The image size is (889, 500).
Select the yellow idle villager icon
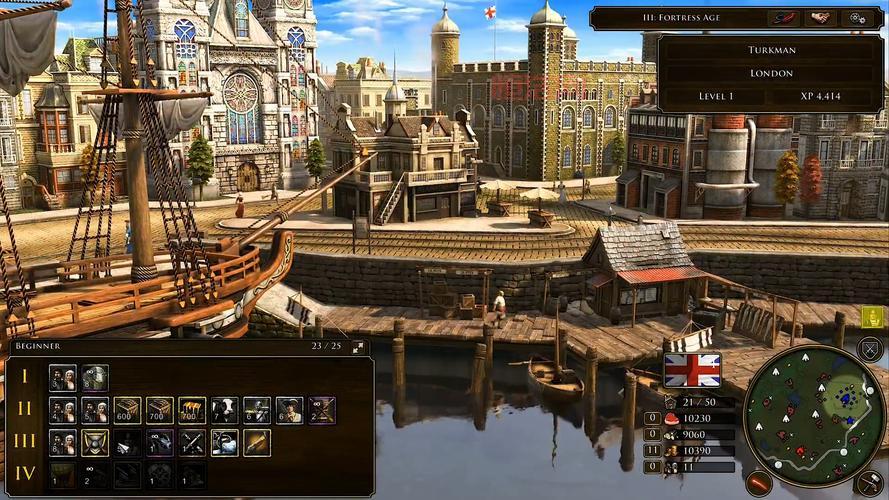tap(872, 317)
